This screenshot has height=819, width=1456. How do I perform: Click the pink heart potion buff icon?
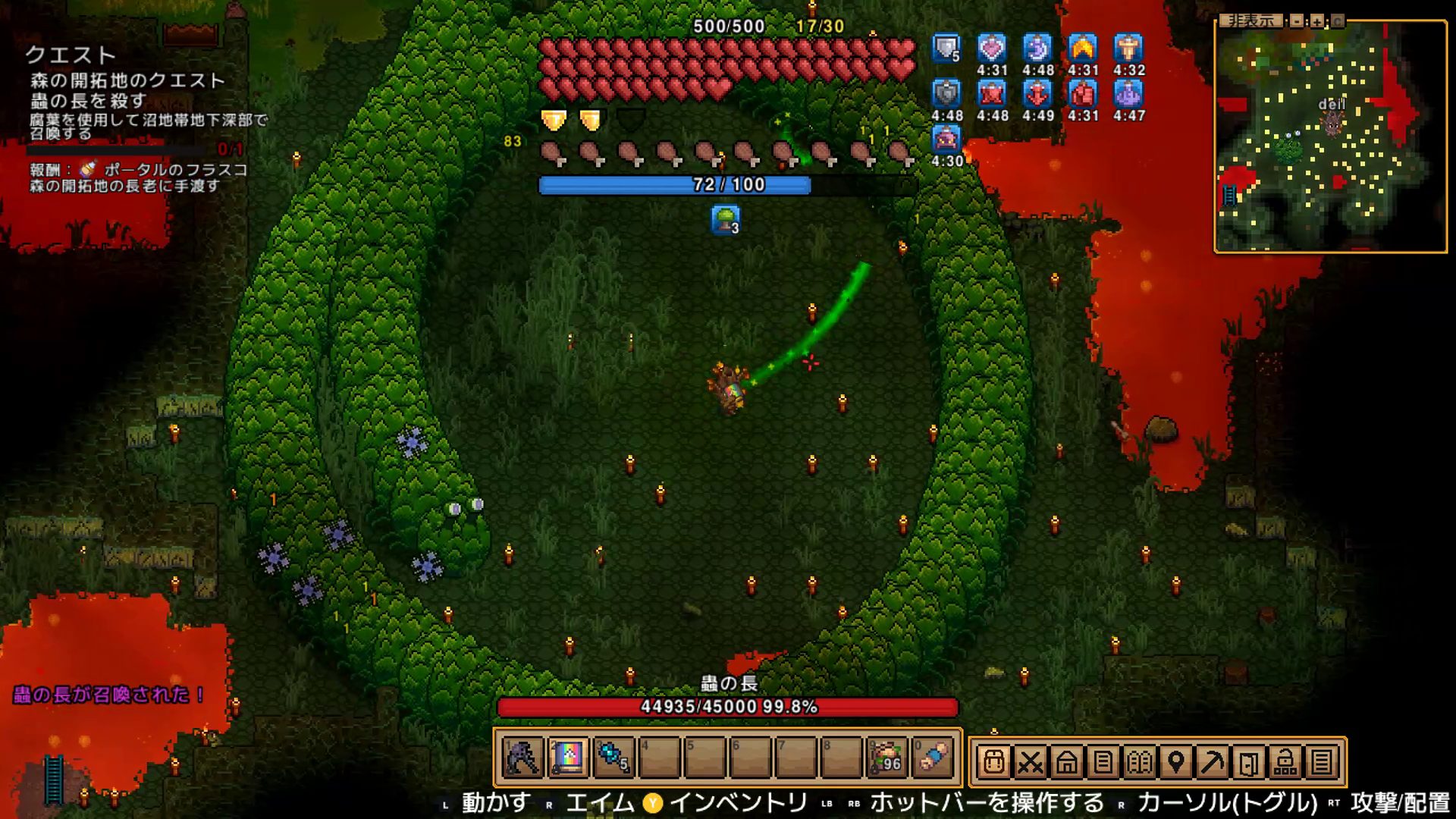pos(992,49)
